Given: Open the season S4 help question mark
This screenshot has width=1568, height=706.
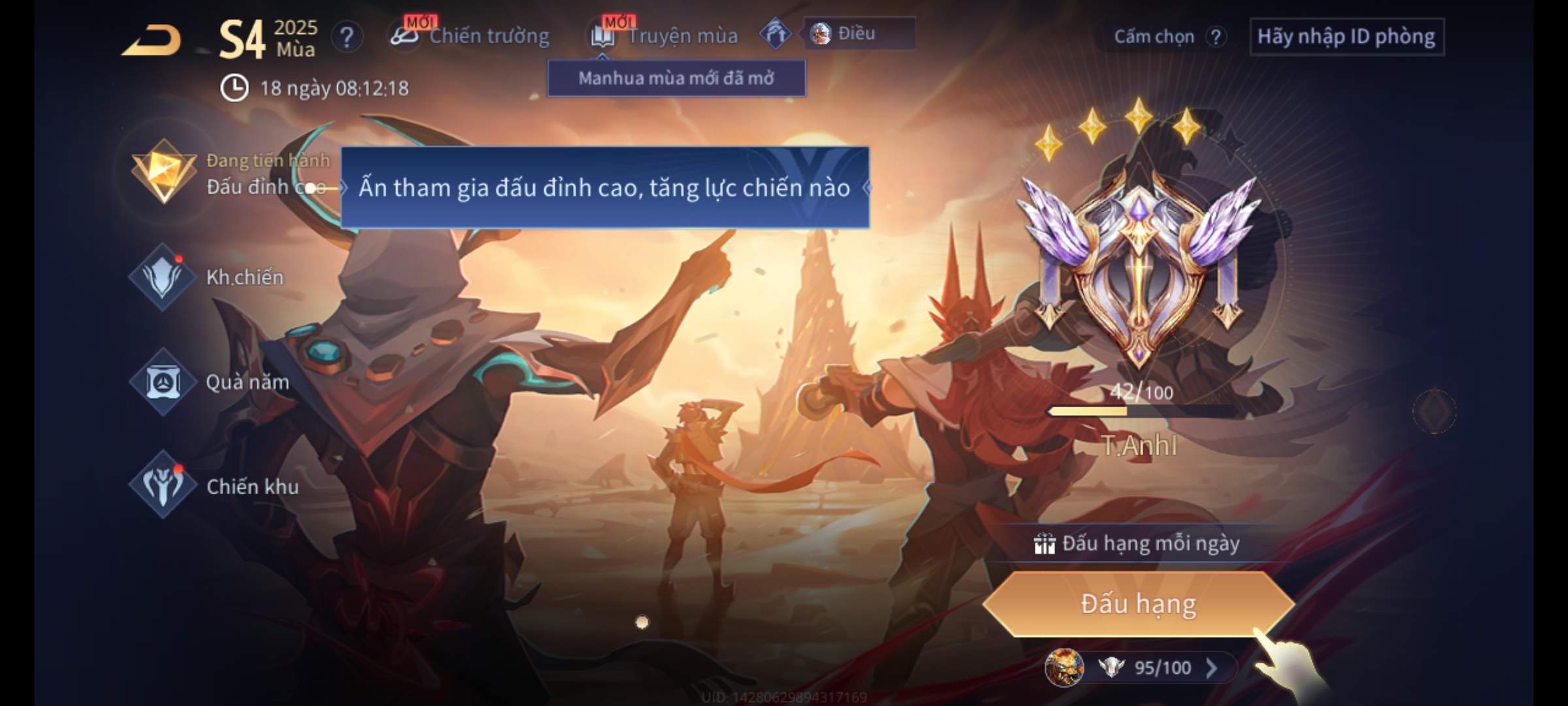Looking at the screenshot, I should (x=347, y=37).
